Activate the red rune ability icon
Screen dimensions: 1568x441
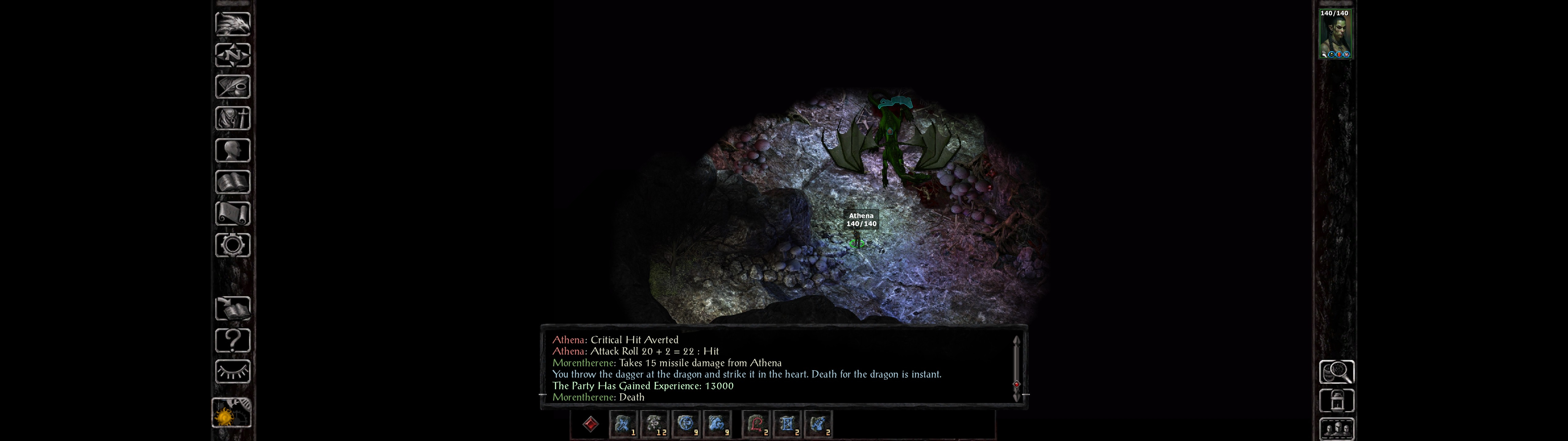(x=756, y=424)
